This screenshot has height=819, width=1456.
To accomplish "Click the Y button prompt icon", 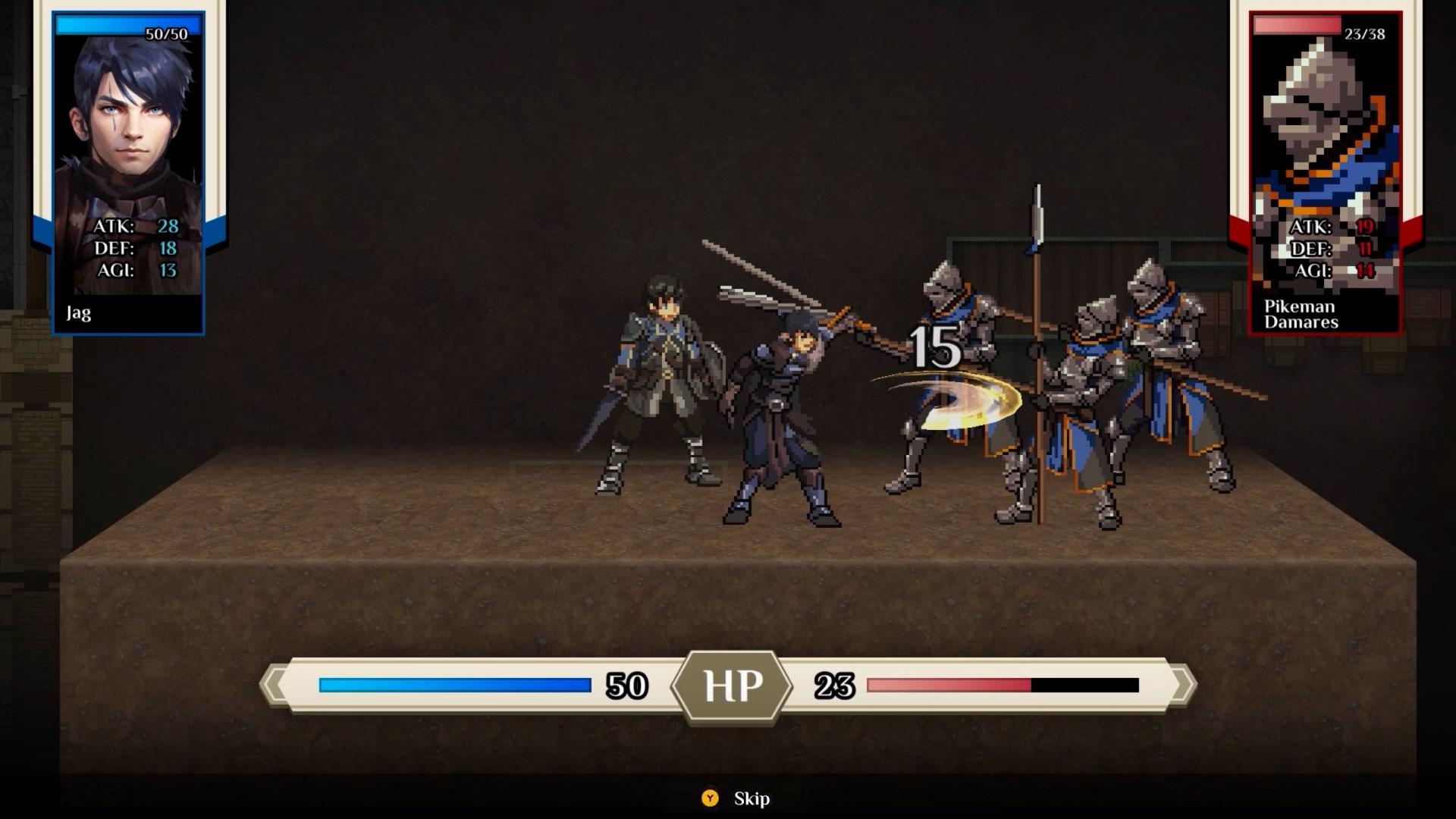I will coord(711,799).
